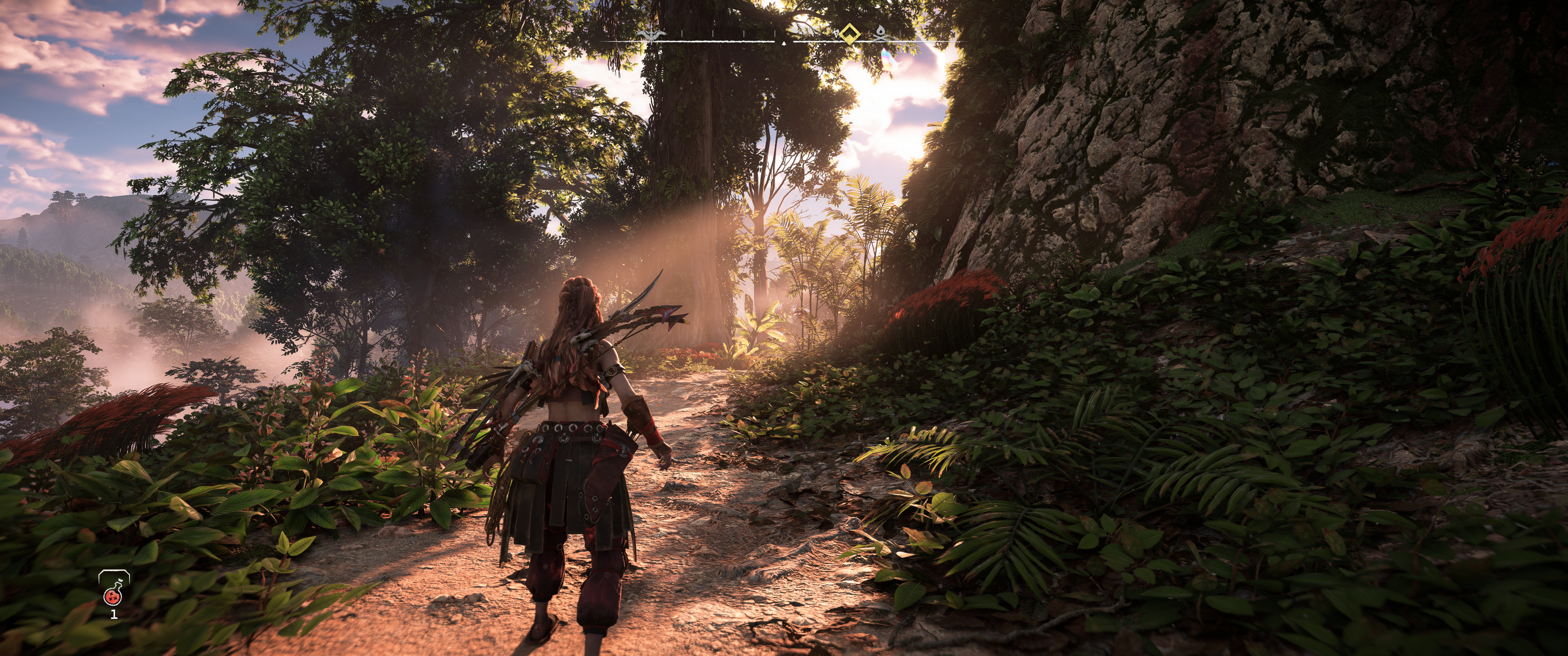The image size is (1568, 656).
Task: Click the winged machine icon on compass
Action: (x=651, y=34)
